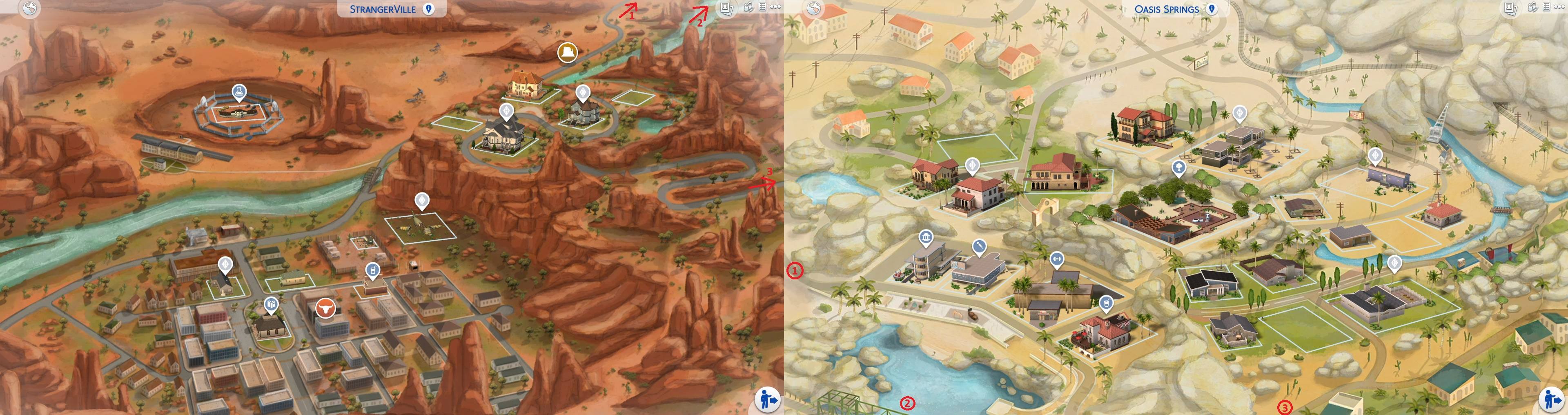Open the three-dots options menu above StrangerVille
This screenshot has height=415, width=1568.
point(775,7)
